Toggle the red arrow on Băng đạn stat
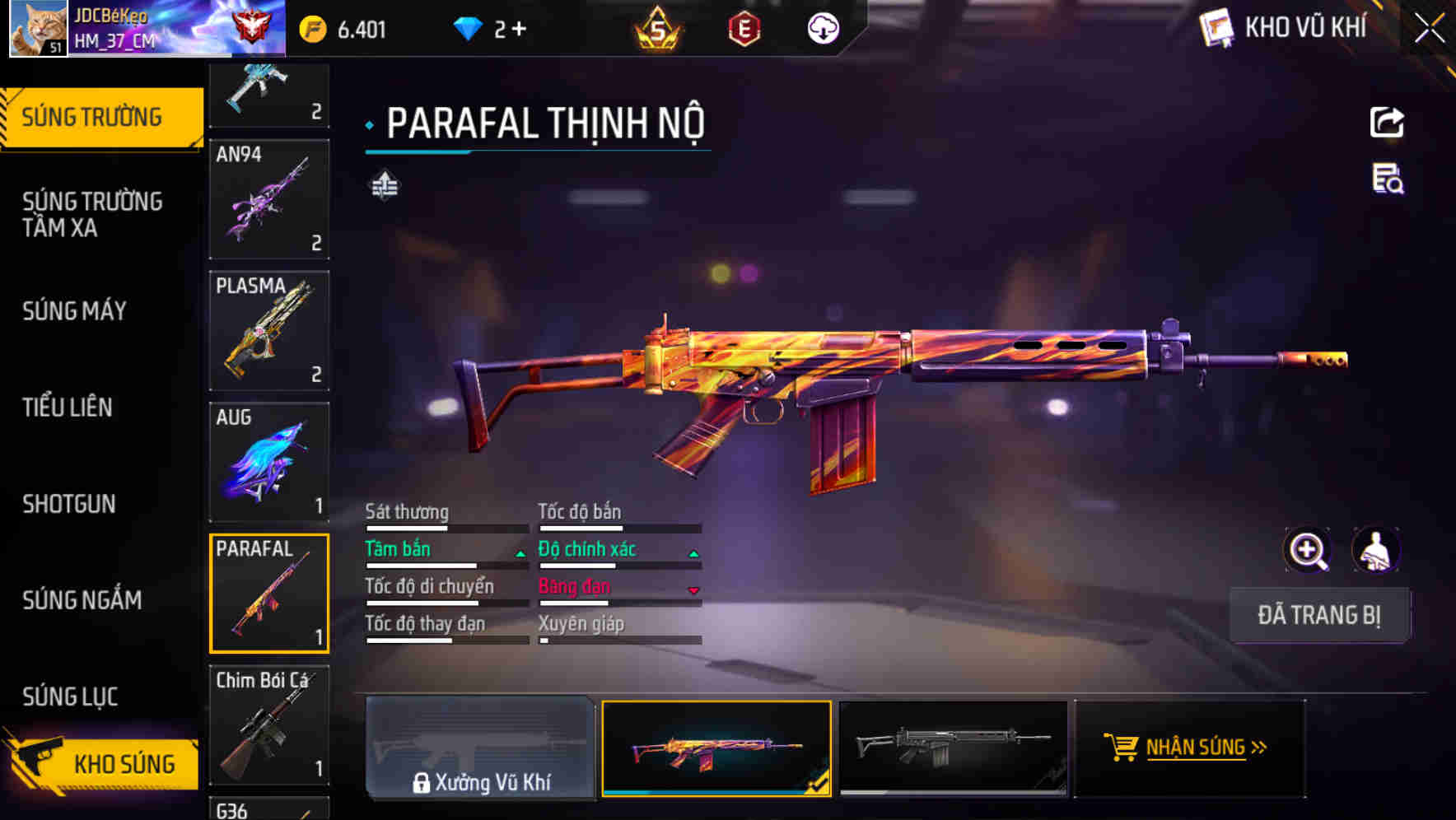1456x820 pixels. point(693,589)
